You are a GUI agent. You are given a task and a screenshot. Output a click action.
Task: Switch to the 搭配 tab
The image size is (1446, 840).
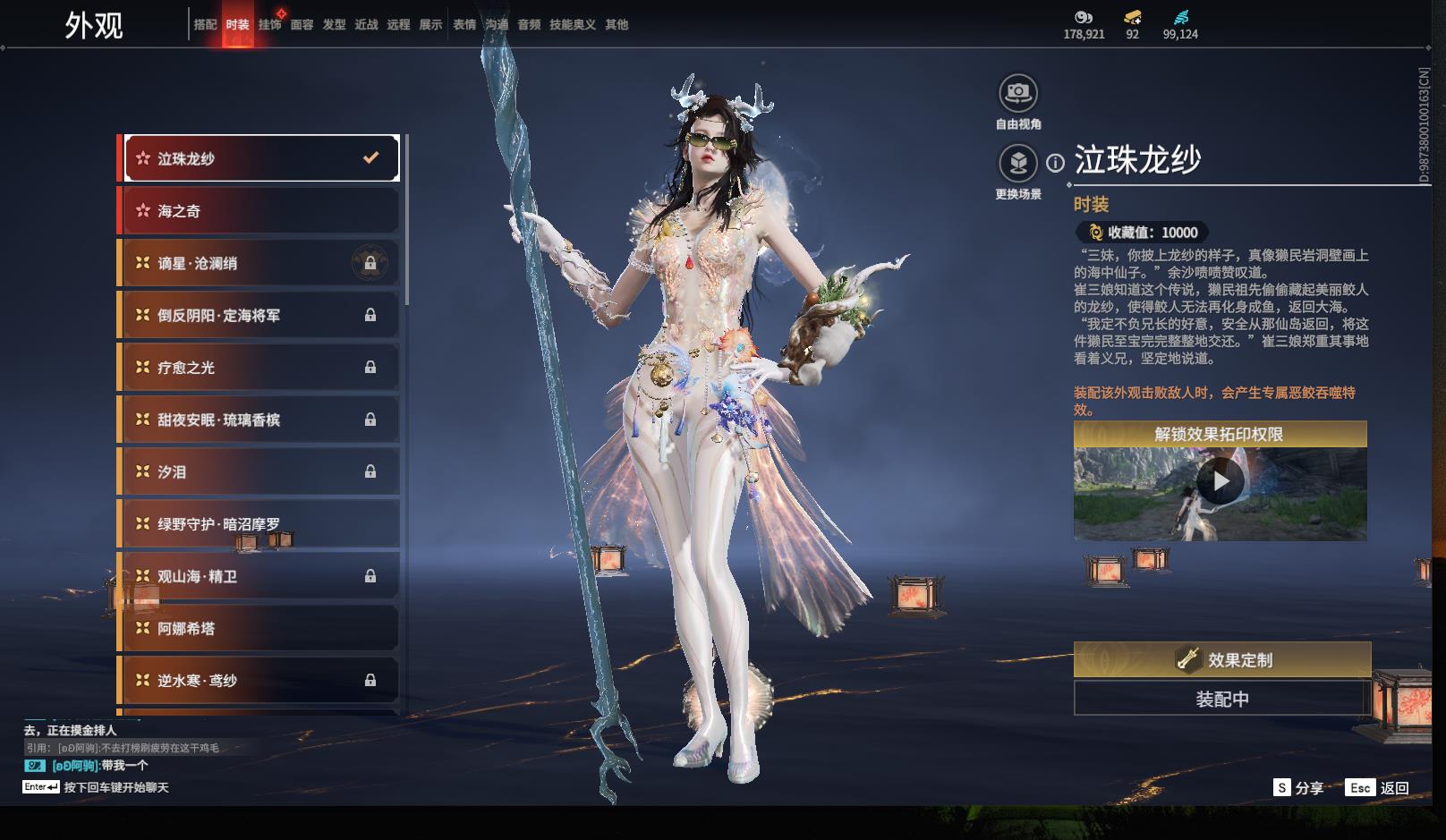206,25
